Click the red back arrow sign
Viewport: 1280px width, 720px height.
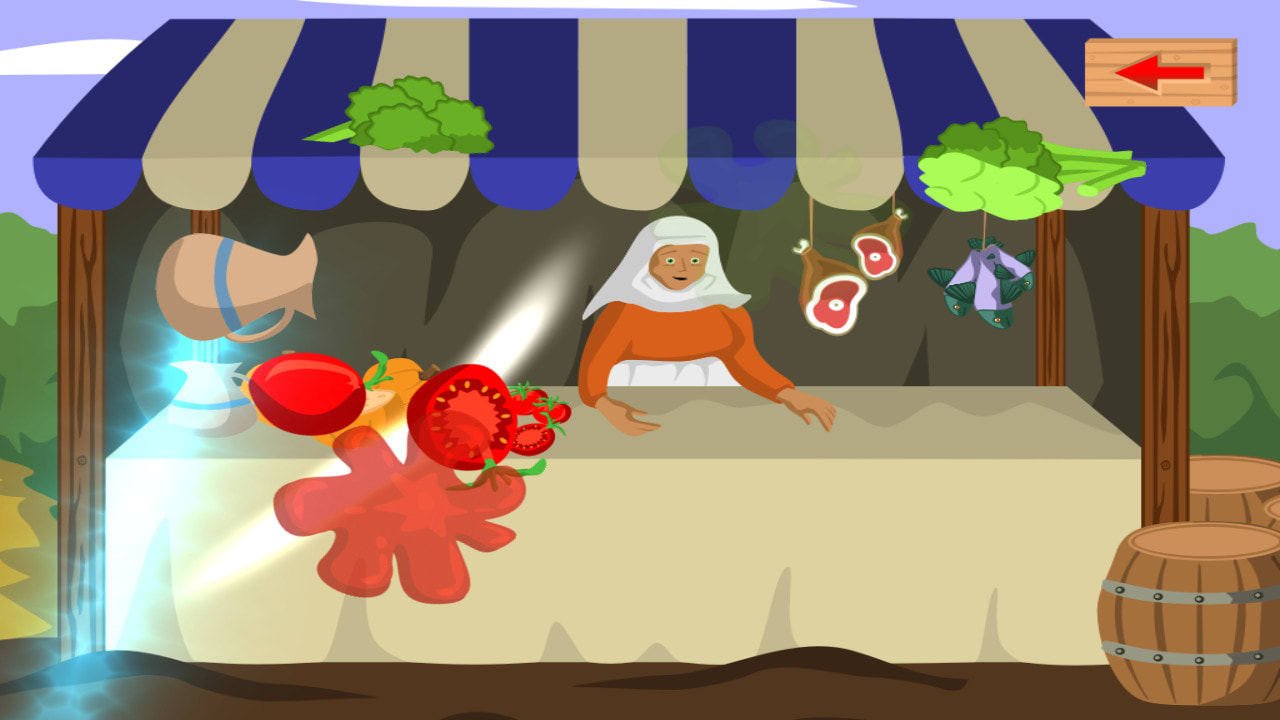coord(1159,73)
